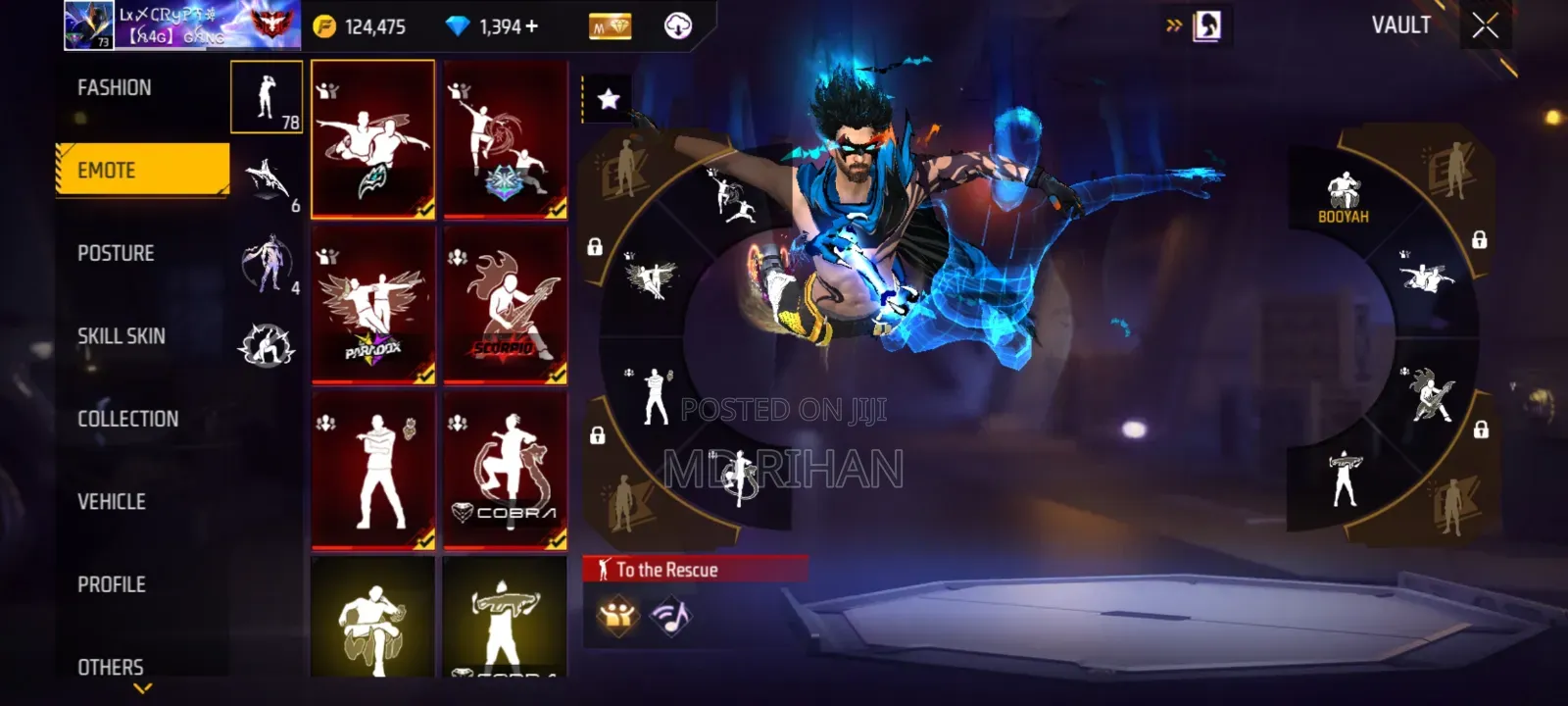Go to the Collection section
The height and width of the screenshot is (706, 1568).
[127, 419]
